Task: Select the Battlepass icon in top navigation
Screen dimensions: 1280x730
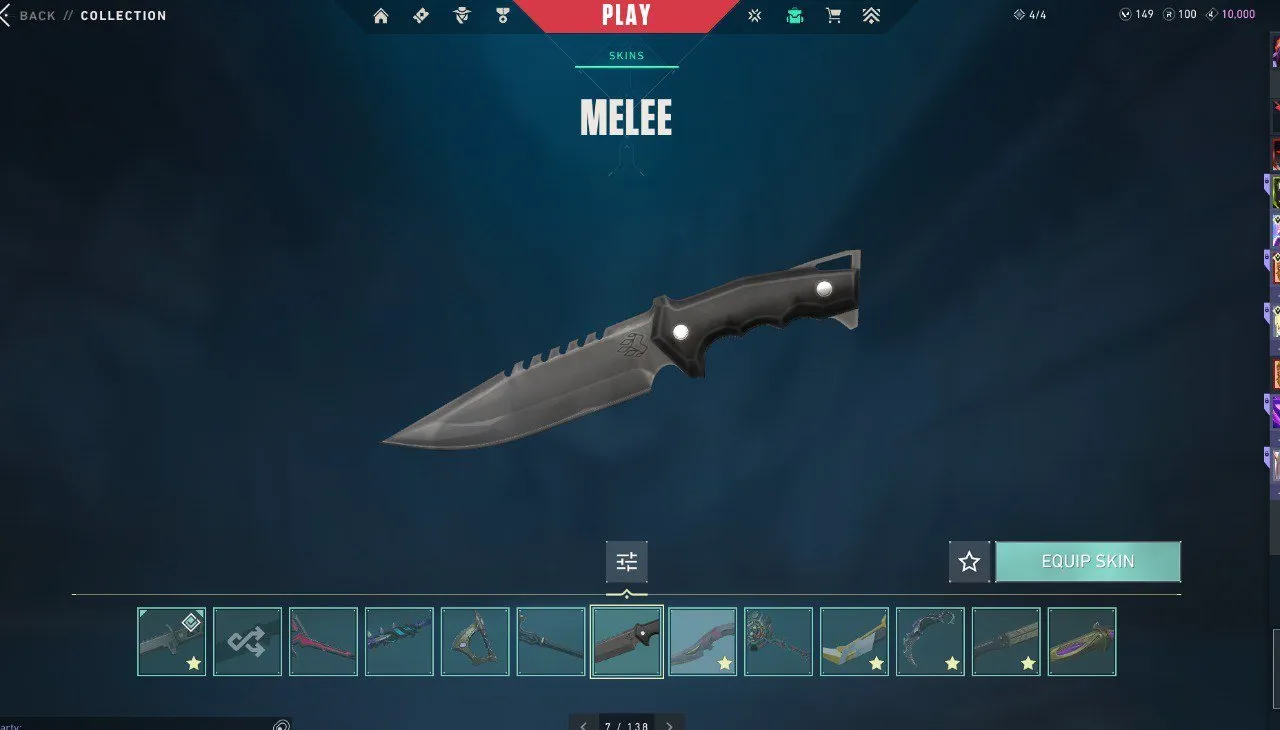Action: point(421,15)
